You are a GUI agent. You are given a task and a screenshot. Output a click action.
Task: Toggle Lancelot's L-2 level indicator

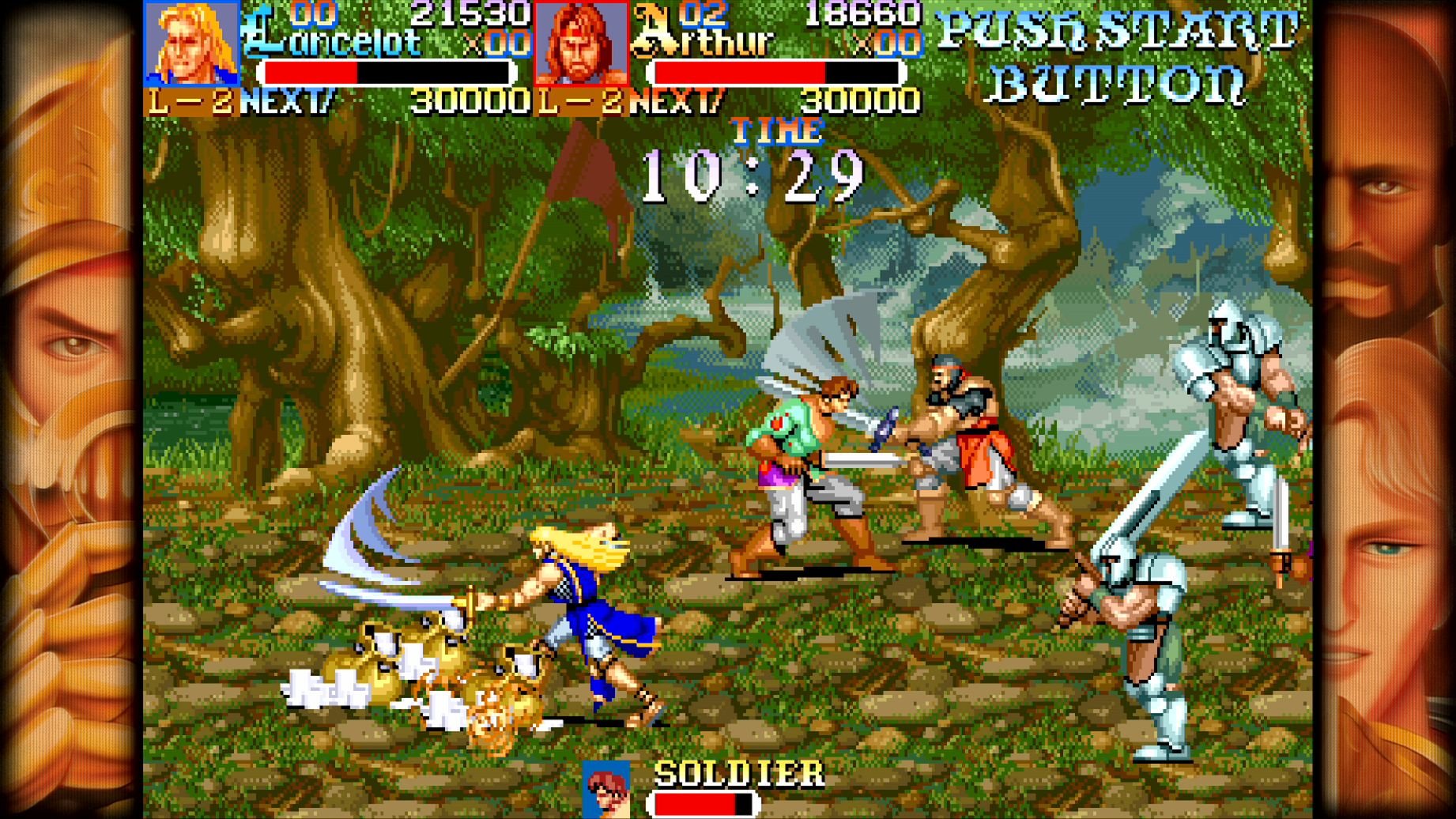click(x=192, y=100)
